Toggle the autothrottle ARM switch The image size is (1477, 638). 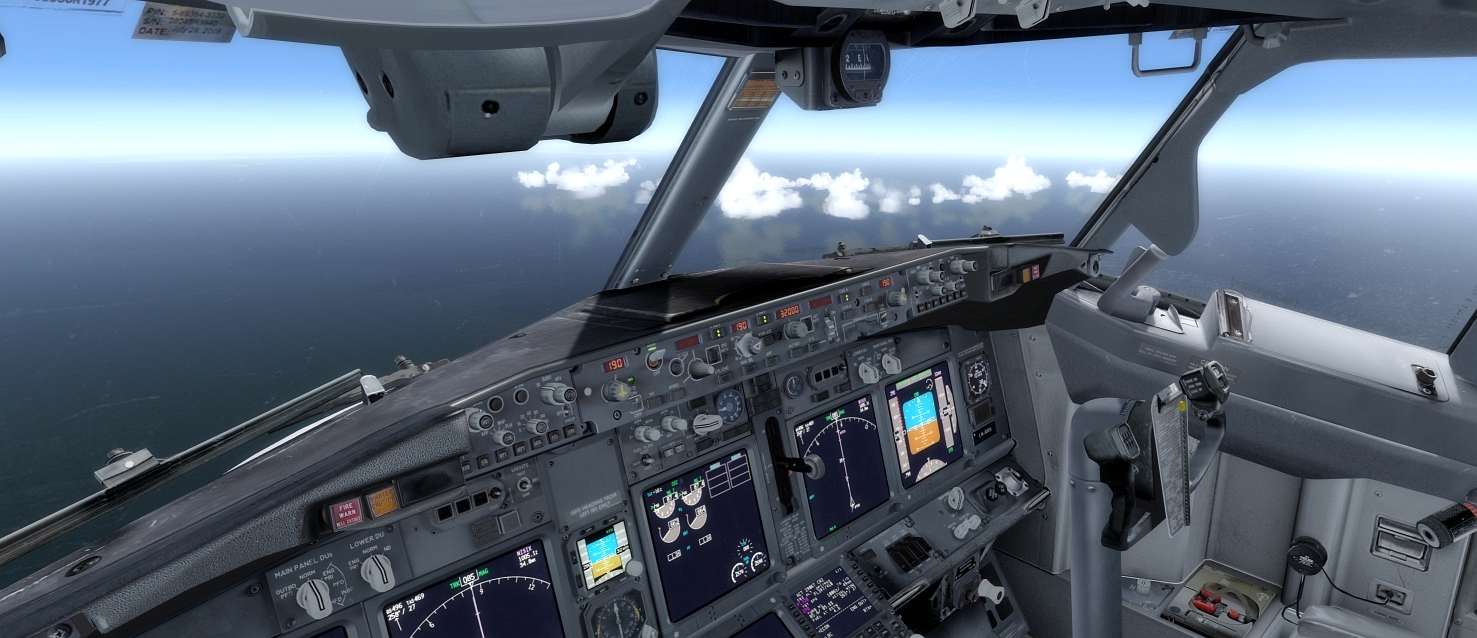654,359
